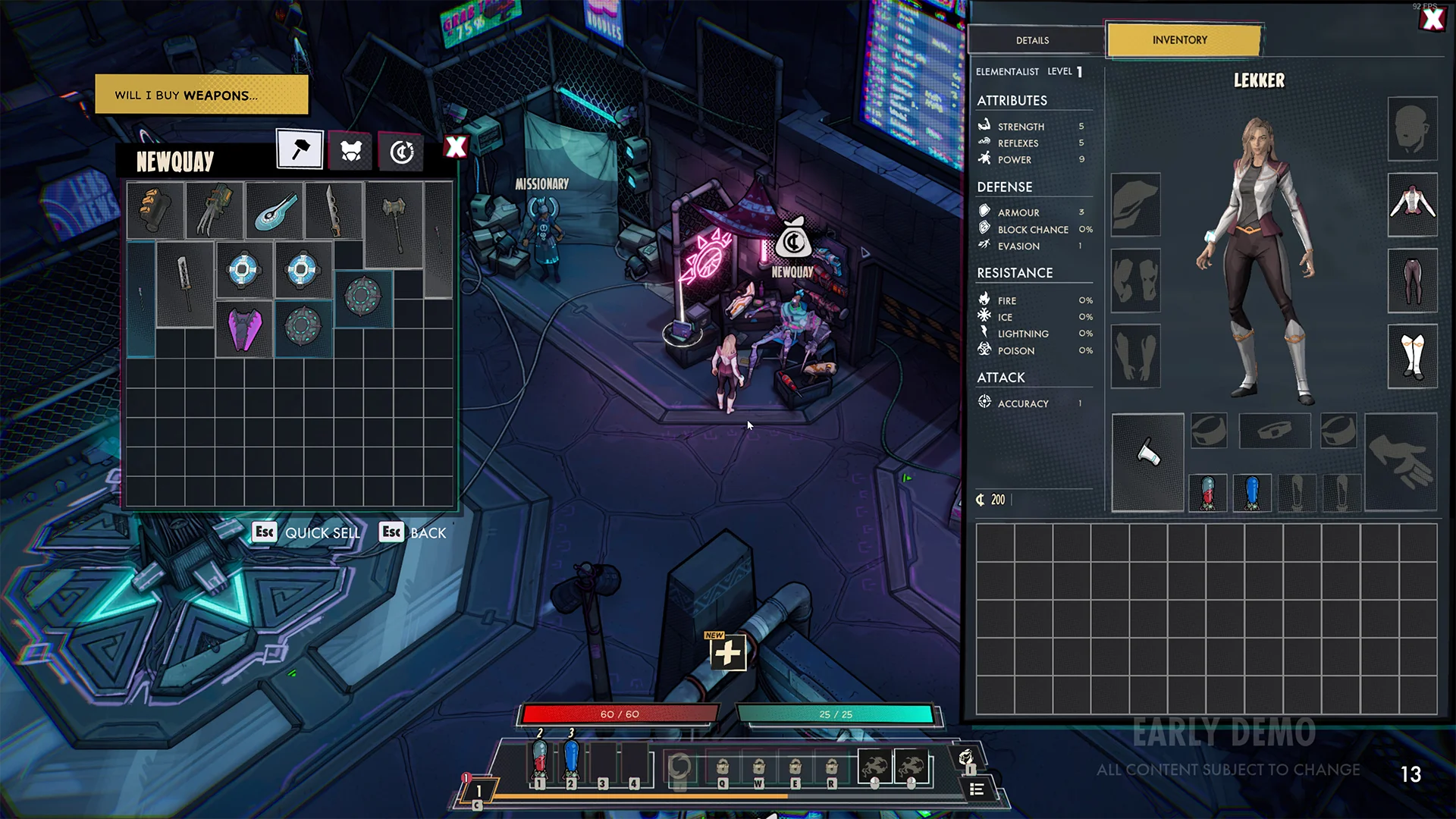Select the sunglasses cosmetic slot

coord(1209,430)
